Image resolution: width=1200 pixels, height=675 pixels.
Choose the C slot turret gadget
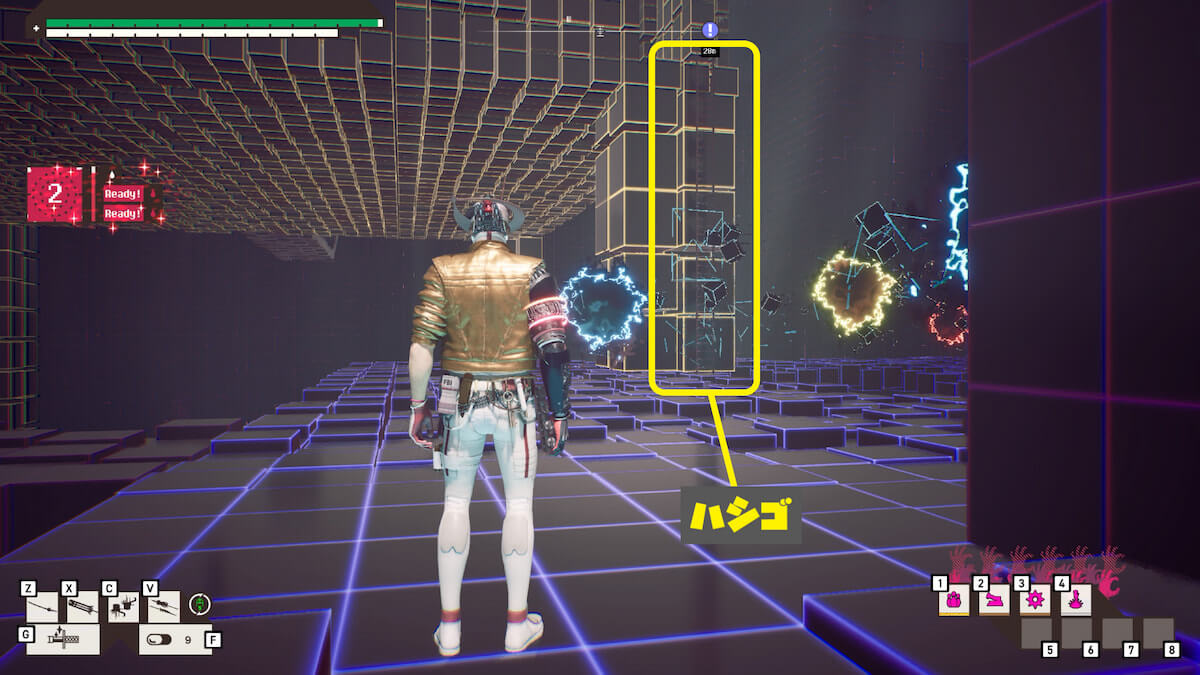click(122, 607)
